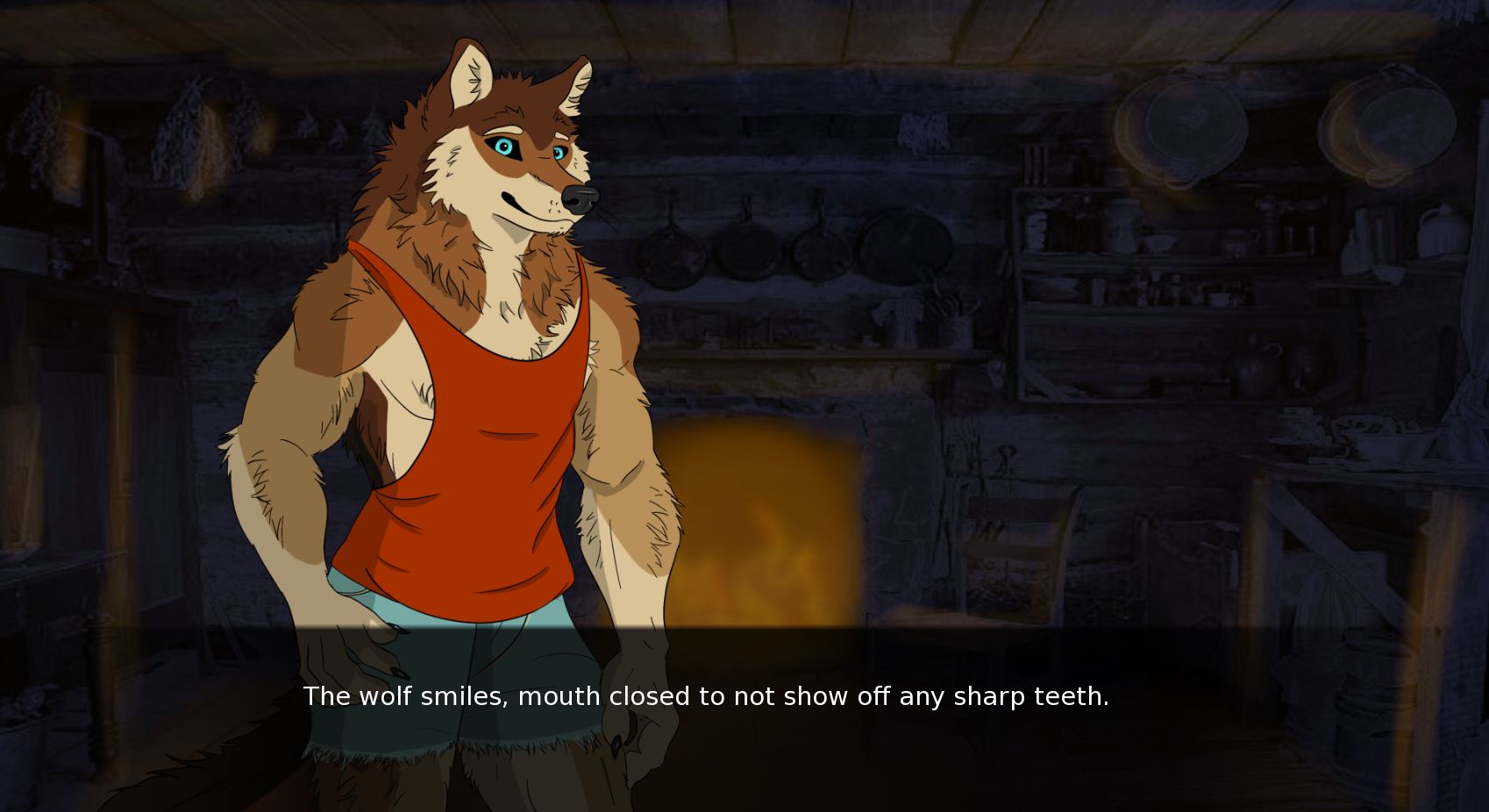This screenshot has height=812, width=1489.
Task: Click the wooden ceiling beams
Action: pyautogui.click(x=877, y=26)
